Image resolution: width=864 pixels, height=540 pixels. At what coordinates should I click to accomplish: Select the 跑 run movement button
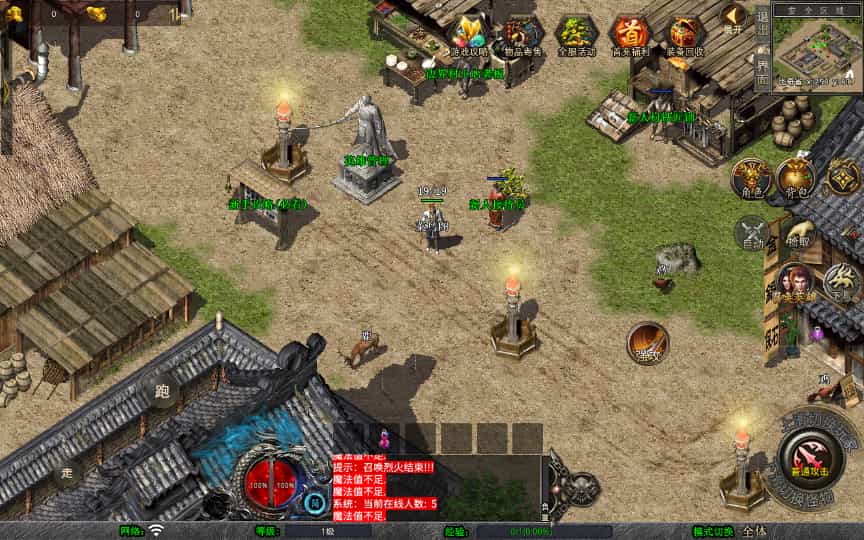(162, 391)
